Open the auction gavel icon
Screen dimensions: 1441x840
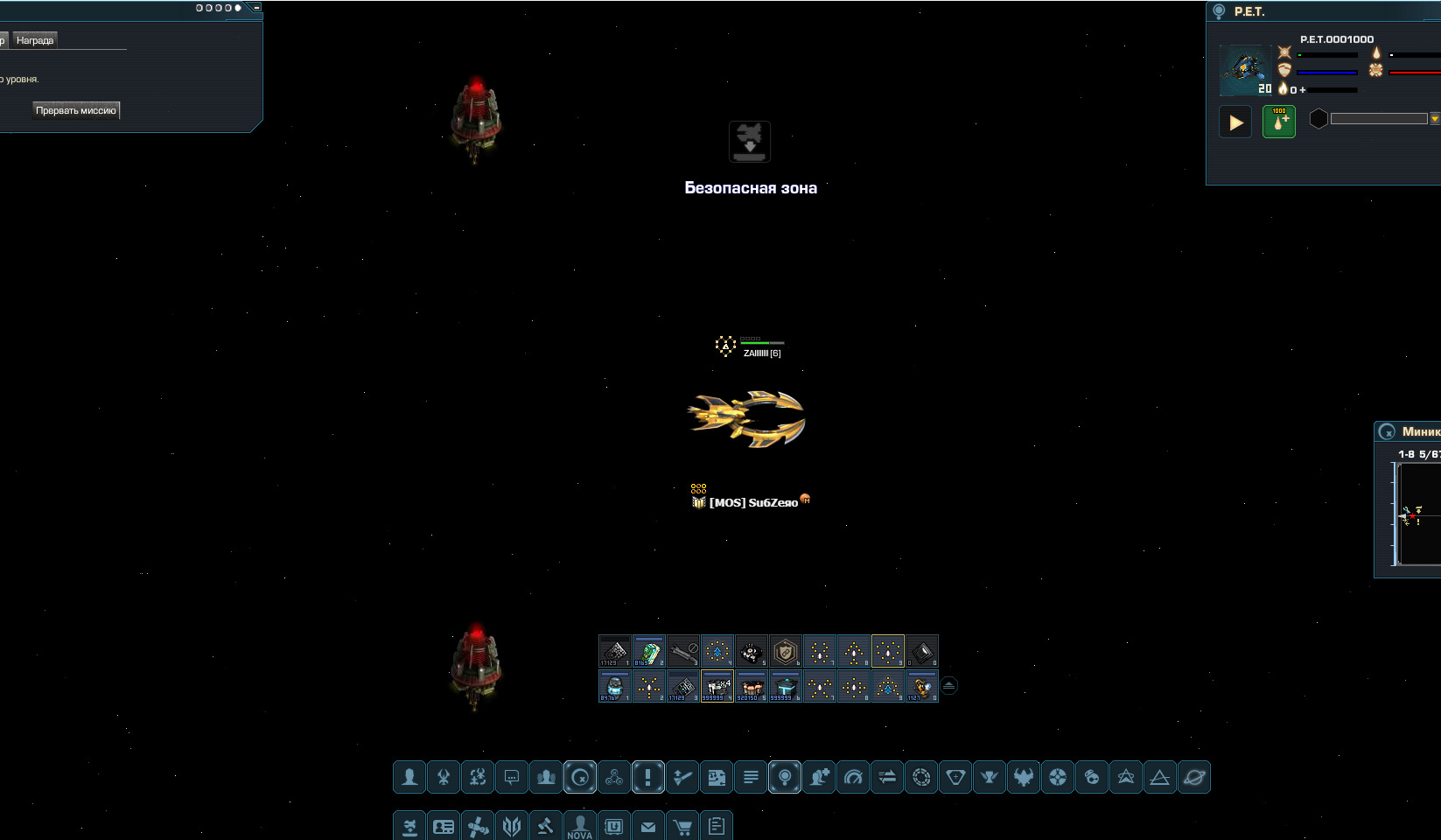click(x=545, y=827)
